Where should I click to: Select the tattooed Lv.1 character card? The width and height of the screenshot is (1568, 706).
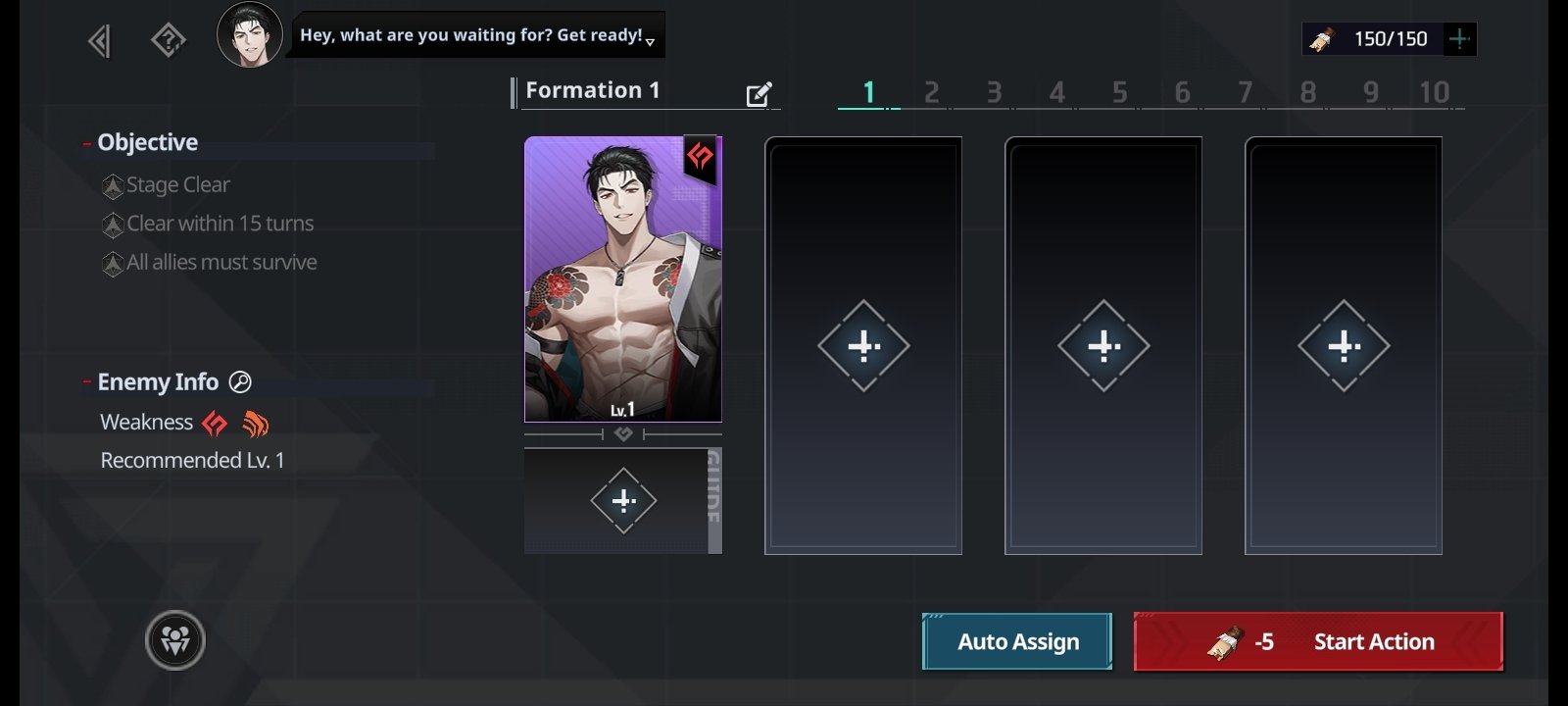623,279
